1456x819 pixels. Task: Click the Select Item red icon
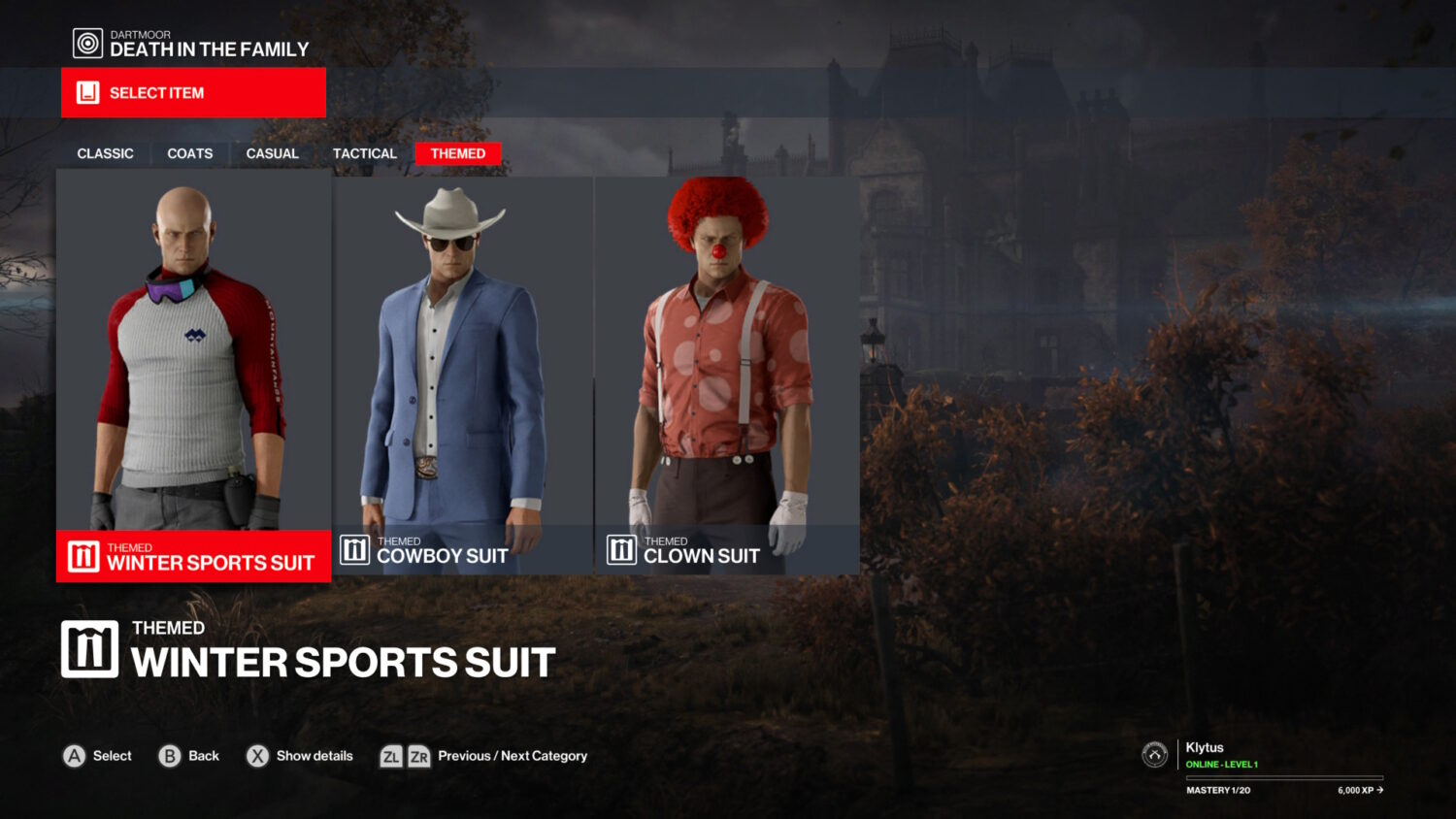88,92
